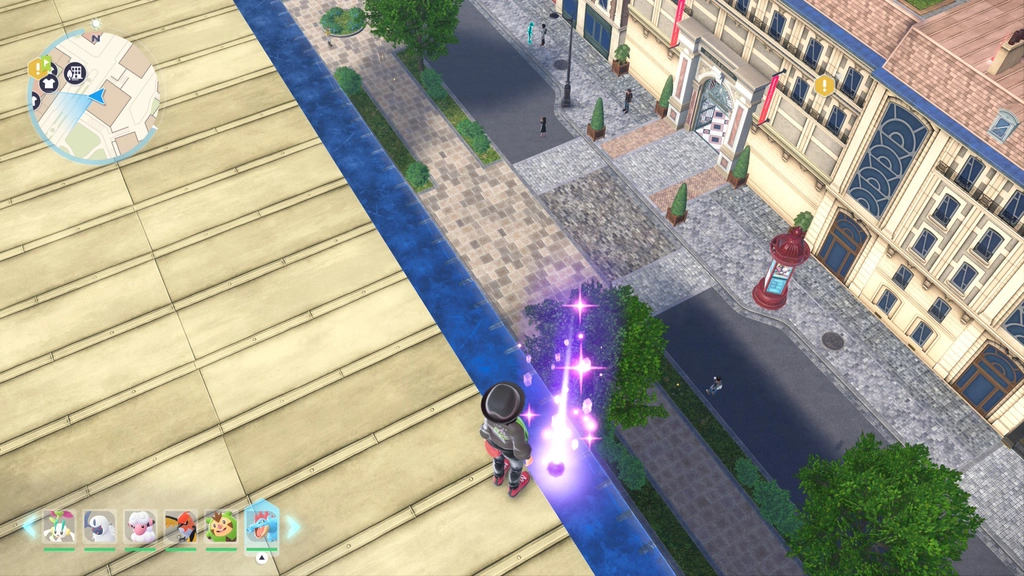Switch to the red bird Pokémon slot

[x=180, y=526]
